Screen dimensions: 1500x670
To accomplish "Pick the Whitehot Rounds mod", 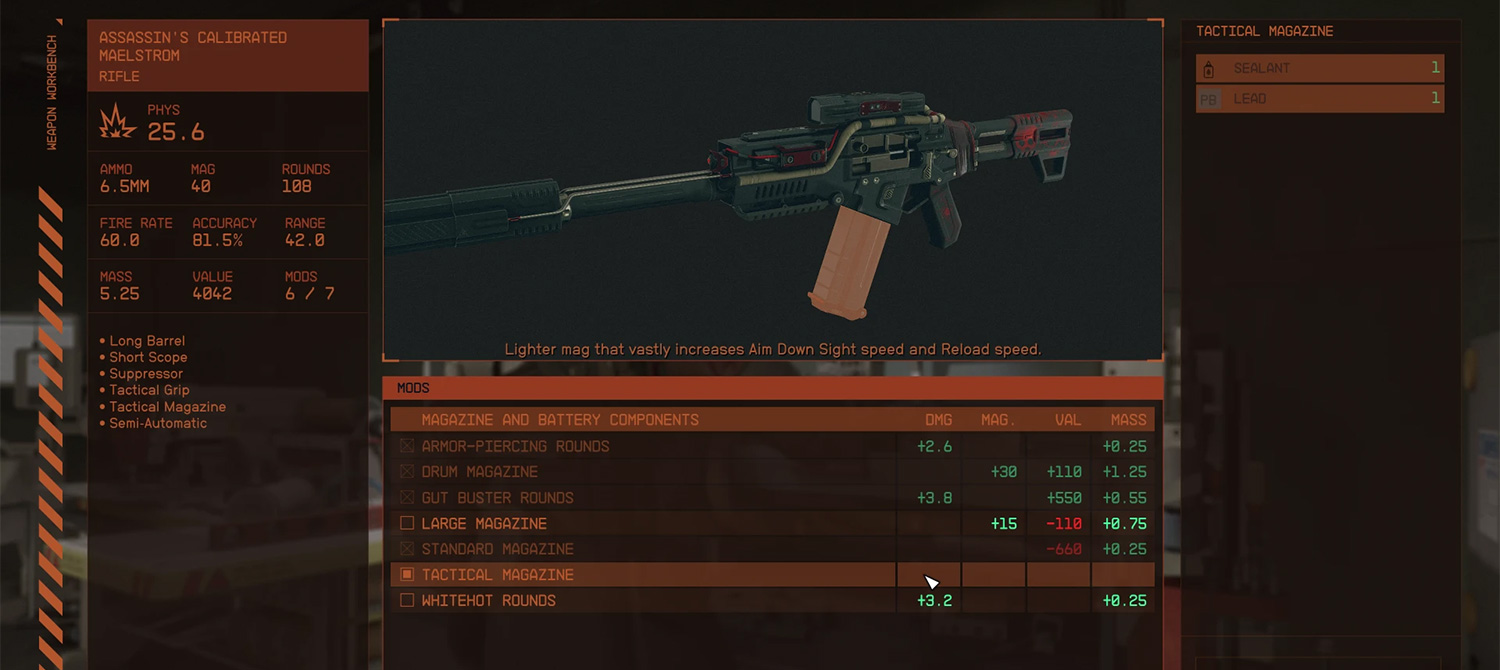I will [x=488, y=601].
